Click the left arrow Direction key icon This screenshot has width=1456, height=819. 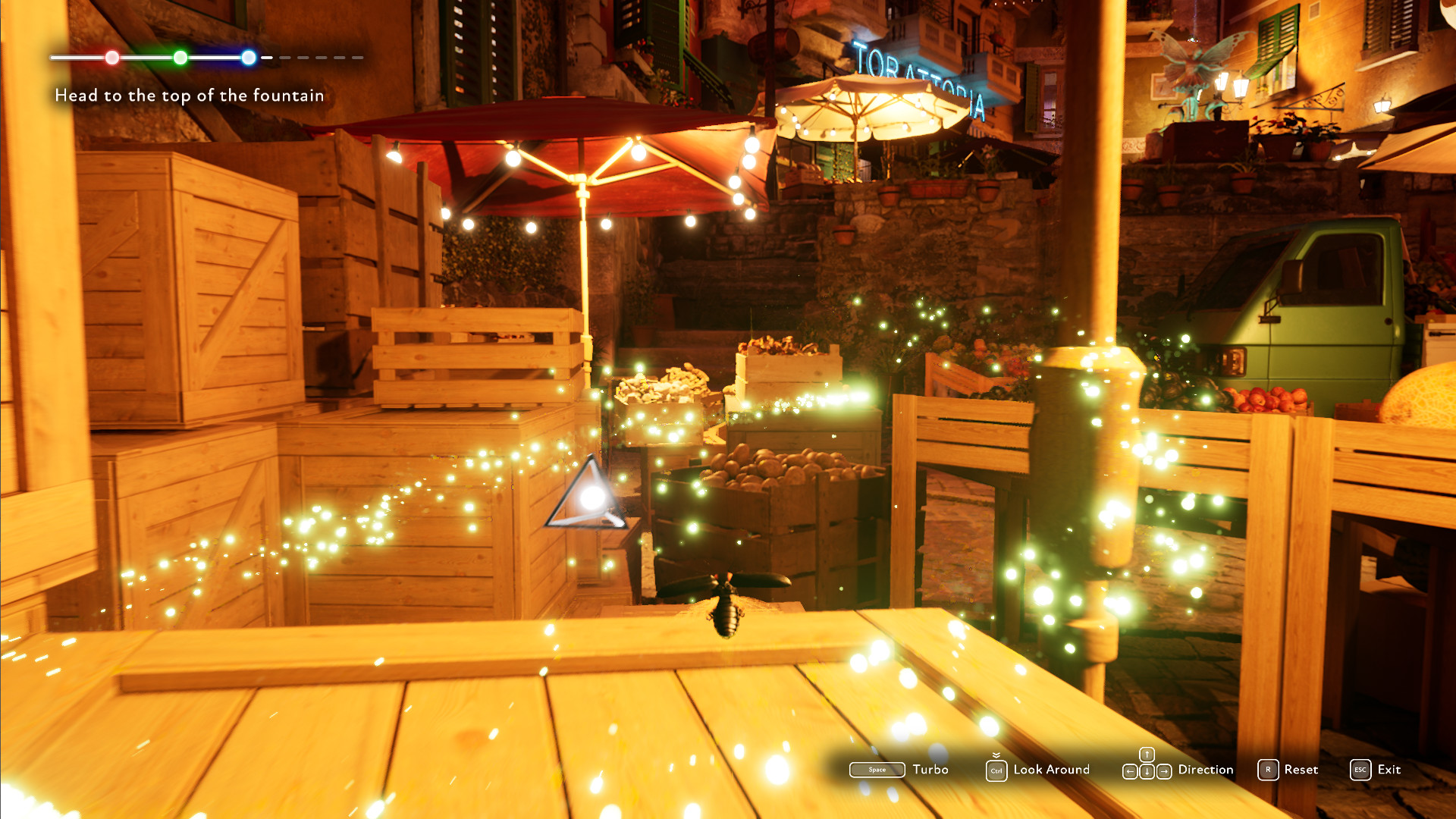point(1129,771)
